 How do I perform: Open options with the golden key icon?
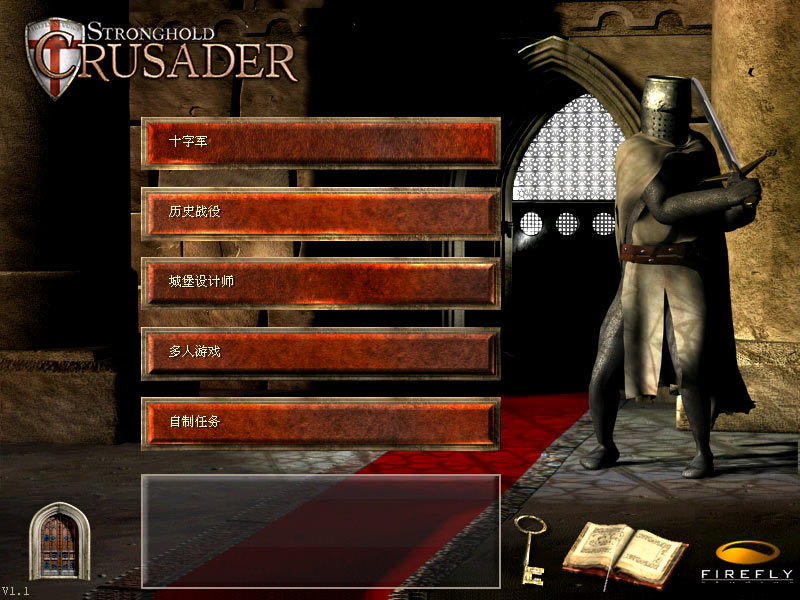[x=529, y=548]
